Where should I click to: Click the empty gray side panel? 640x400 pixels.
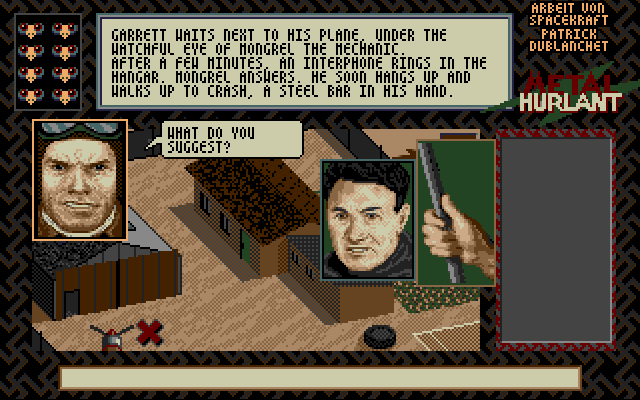coord(556,240)
